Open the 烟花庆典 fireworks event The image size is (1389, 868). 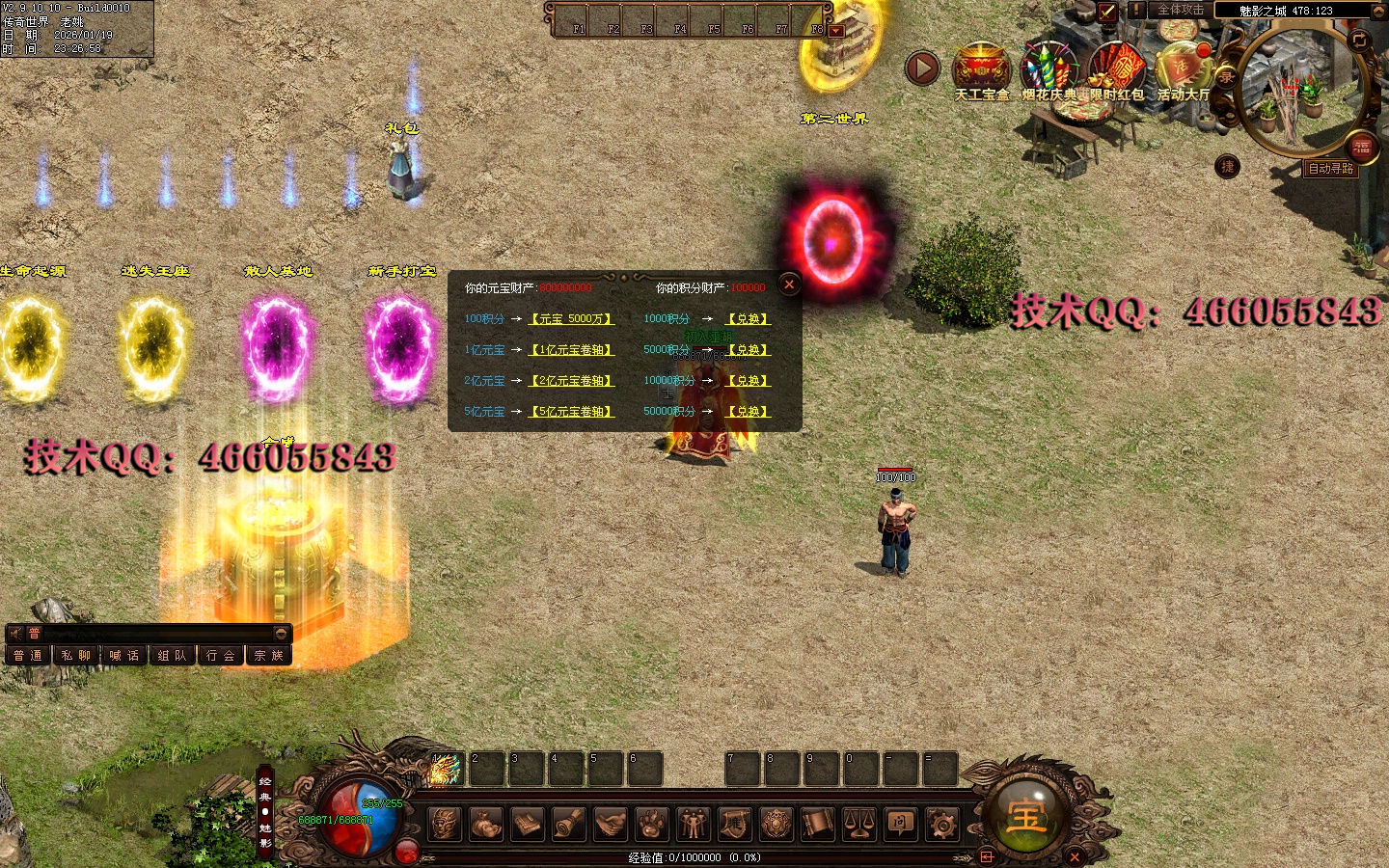pos(1049,68)
